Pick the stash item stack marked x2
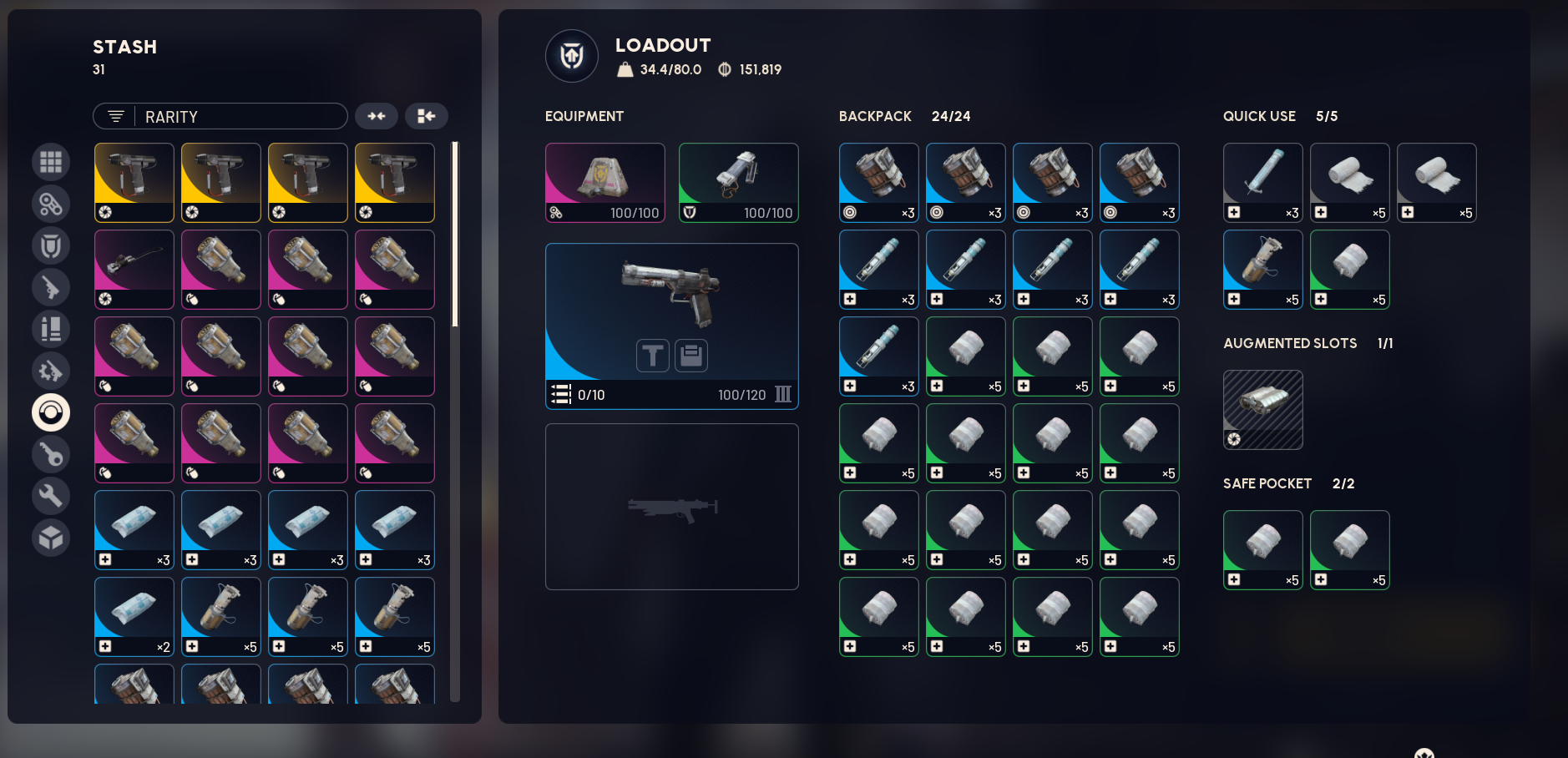 click(134, 617)
